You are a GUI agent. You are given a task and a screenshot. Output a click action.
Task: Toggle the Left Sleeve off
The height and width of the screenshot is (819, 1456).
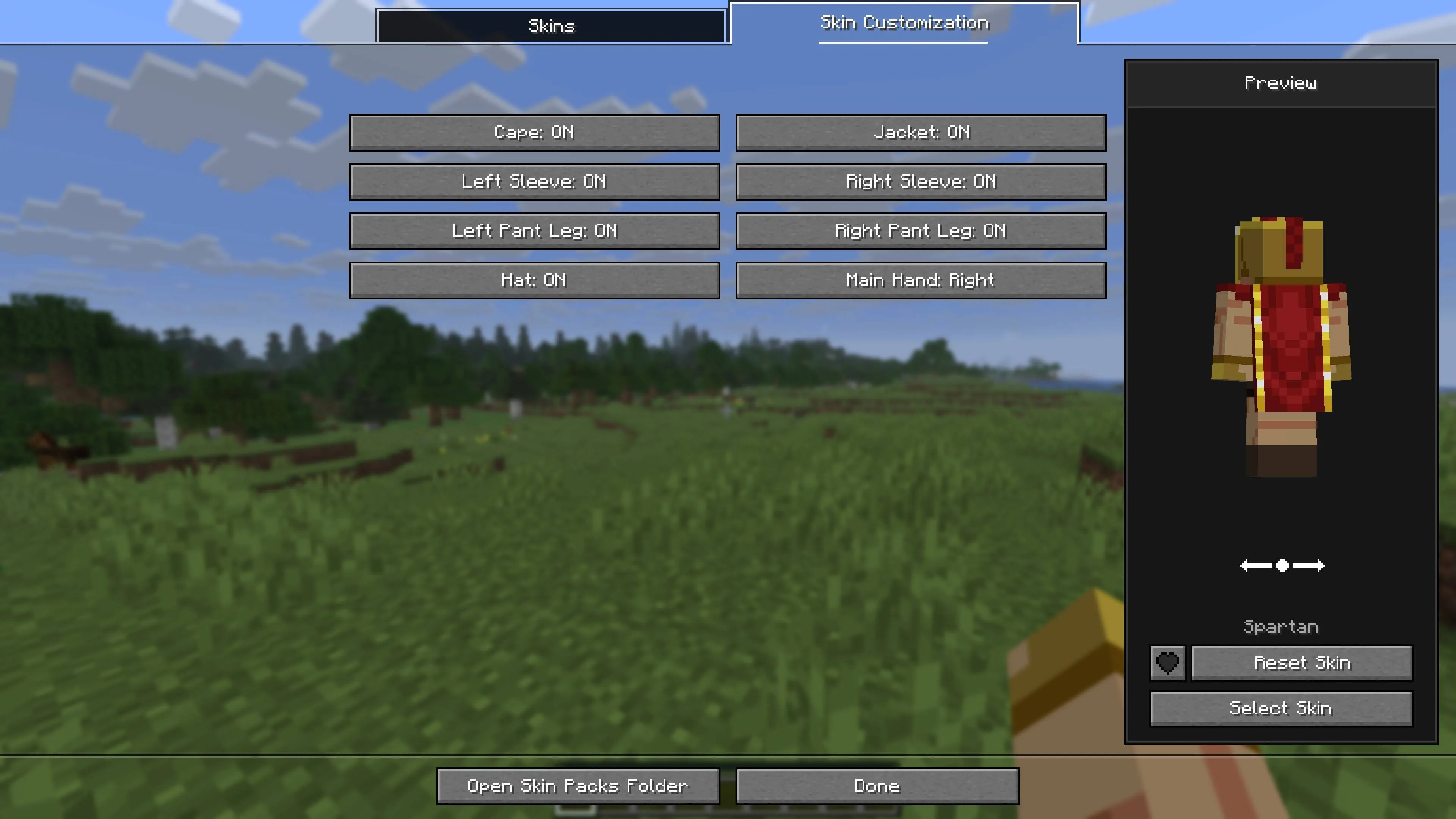pyautogui.click(x=534, y=182)
